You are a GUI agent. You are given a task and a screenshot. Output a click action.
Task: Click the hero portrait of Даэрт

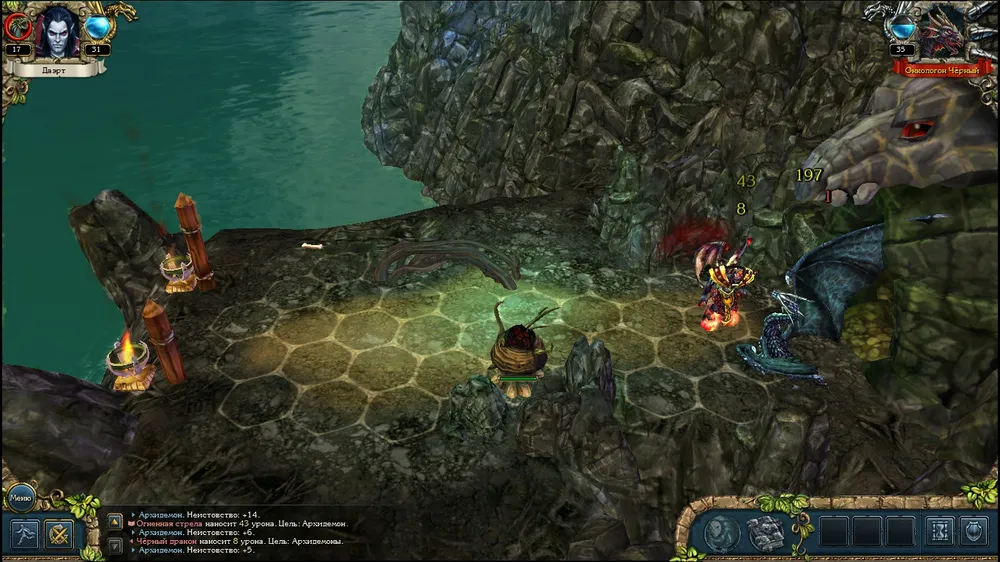(x=58, y=32)
